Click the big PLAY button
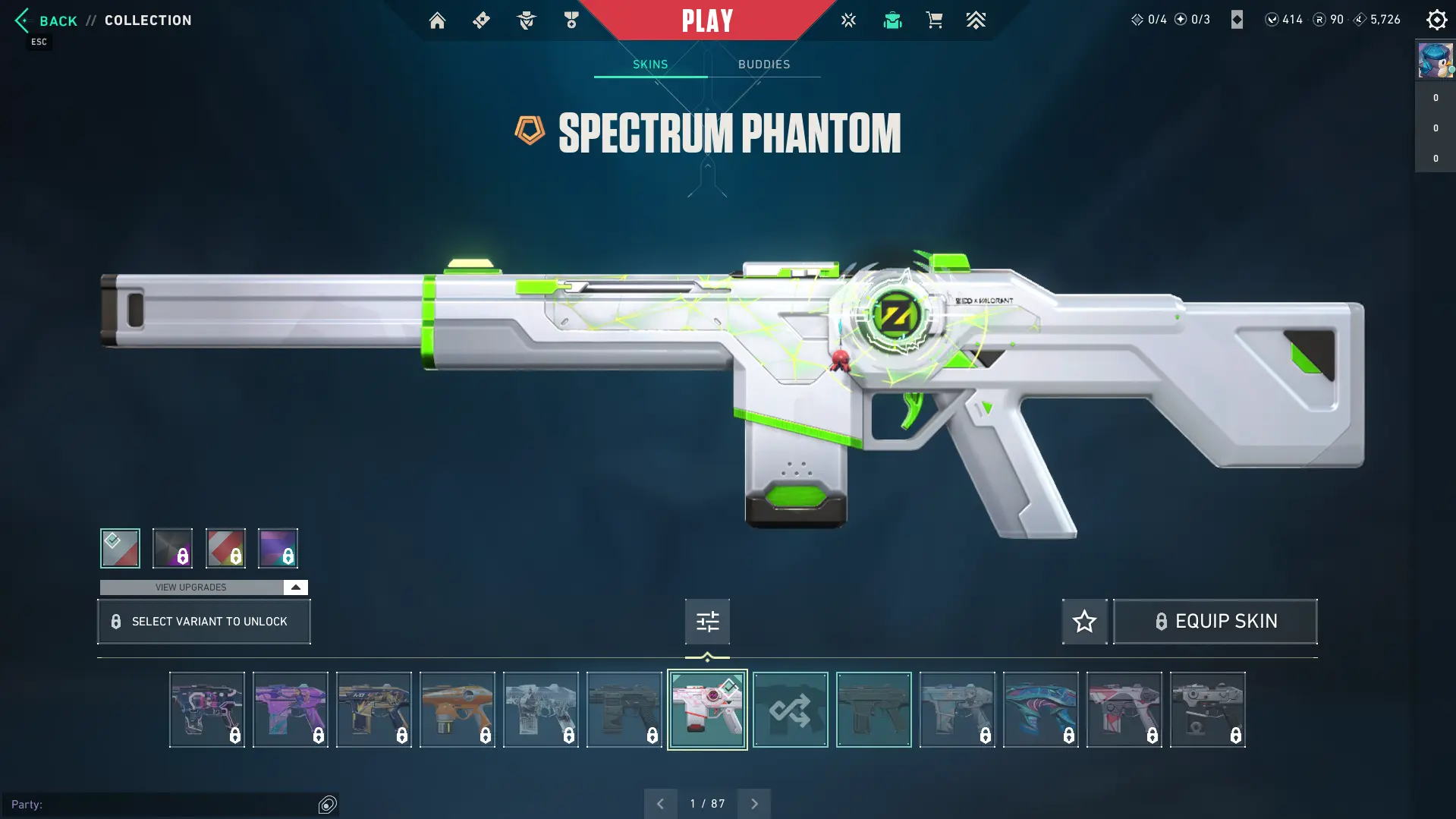 coord(707,20)
